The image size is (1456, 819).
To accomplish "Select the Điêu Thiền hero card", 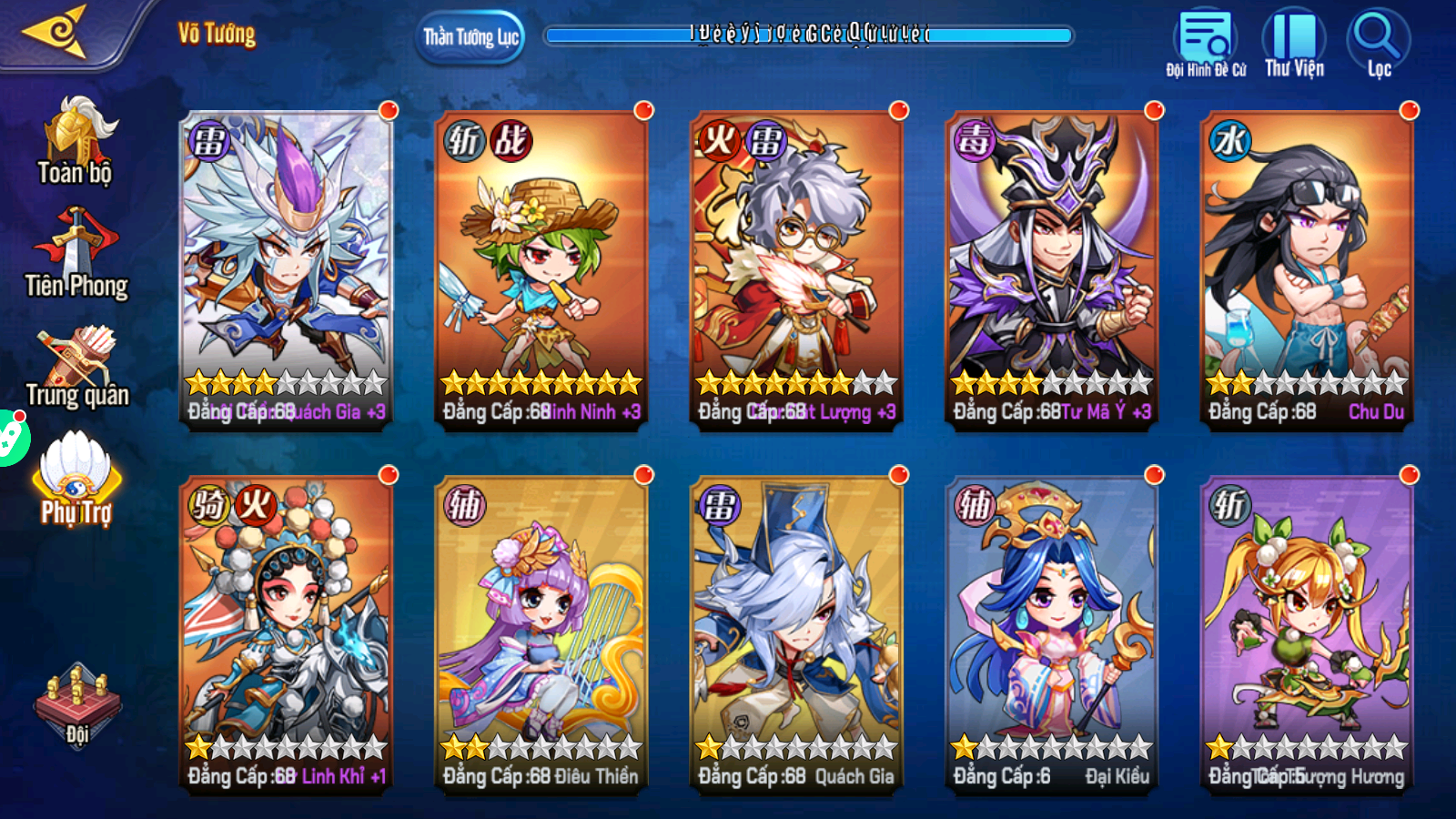I will tap(541, 634).
